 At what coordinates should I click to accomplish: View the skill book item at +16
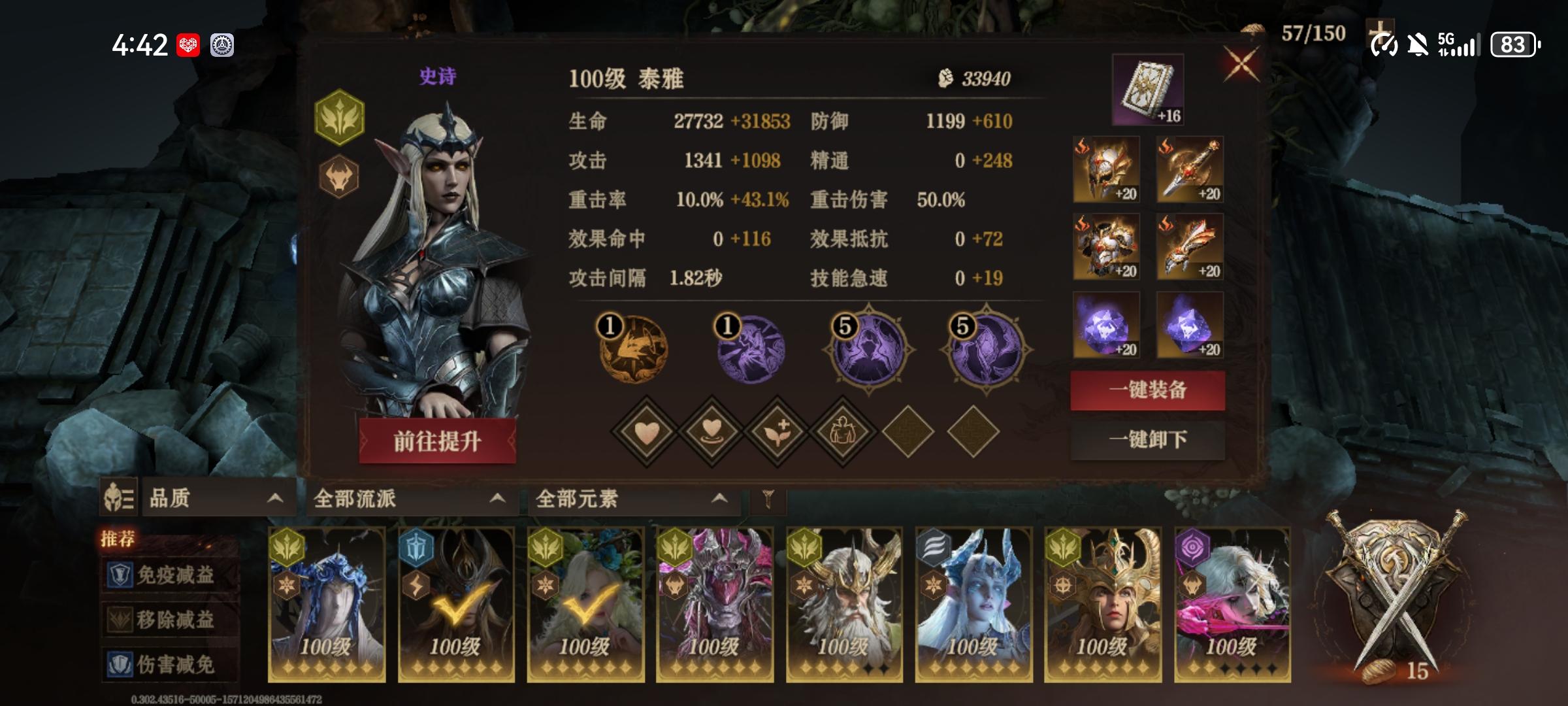(1149, 95)
